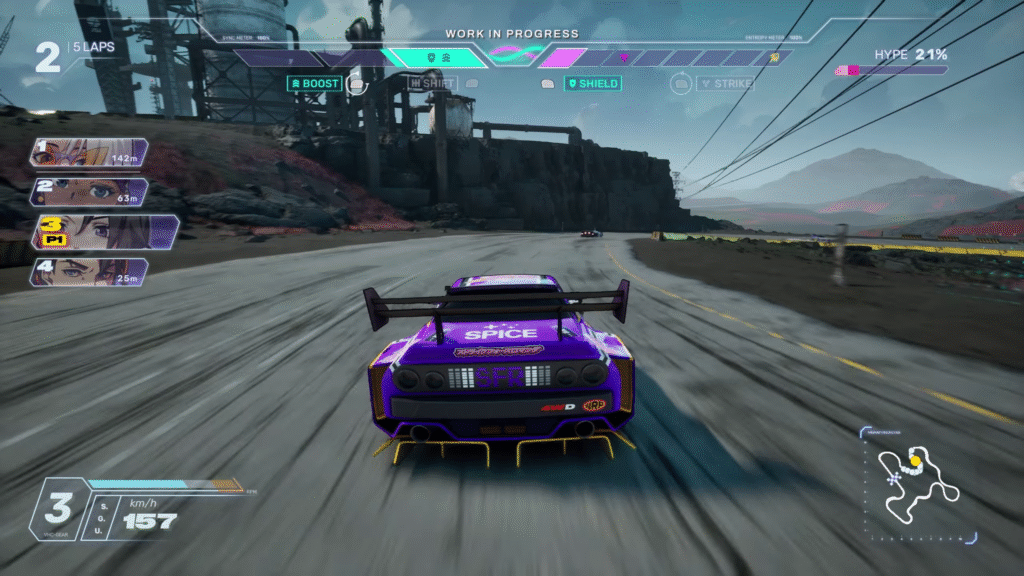Select the fourth-place racer portrait
1024x576 pixels.
(88, 272)
